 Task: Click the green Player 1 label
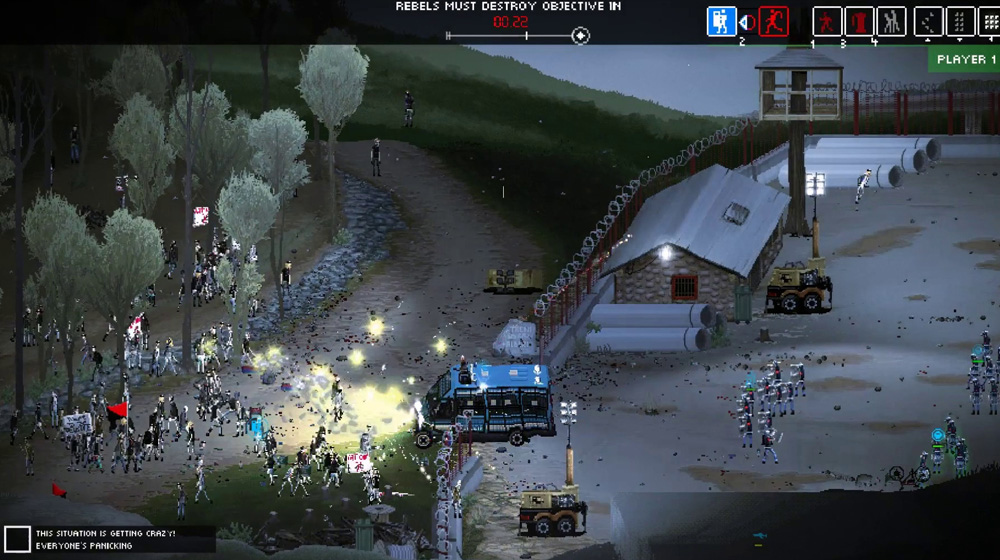pos(965,60)
